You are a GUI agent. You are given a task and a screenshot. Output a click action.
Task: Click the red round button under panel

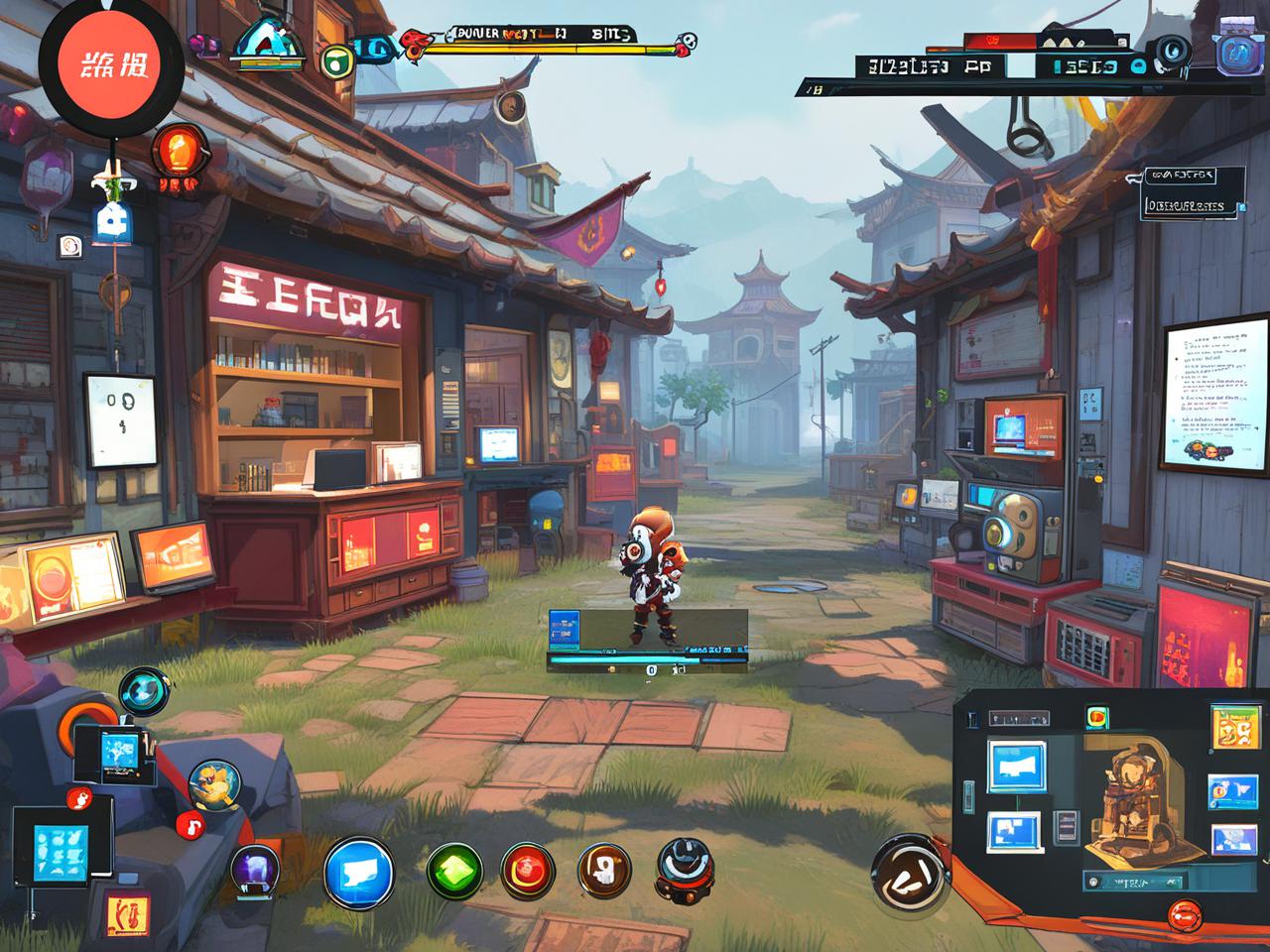point(1185,913)
